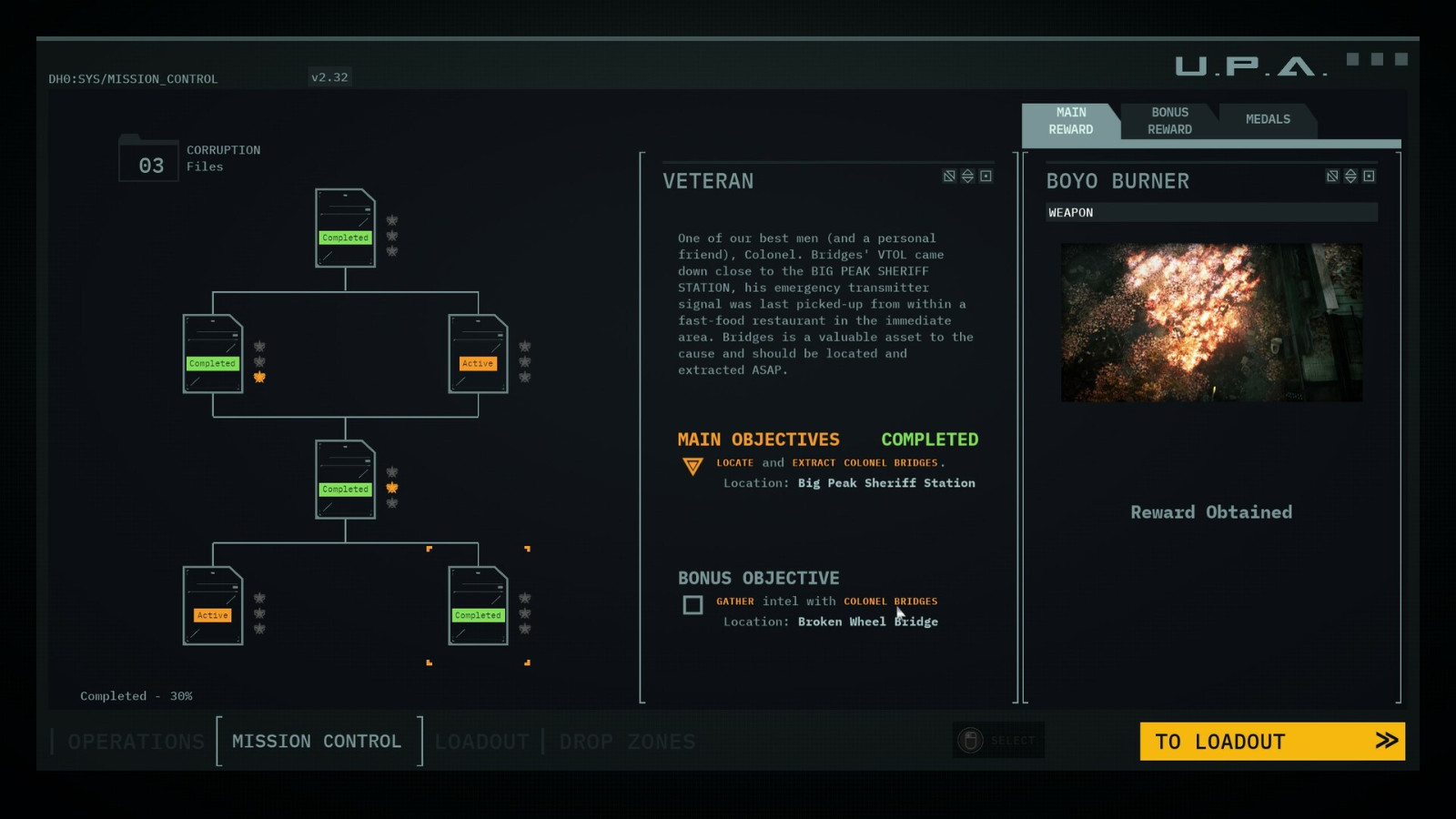Select DROP ZONES in the bottom navigation

click(x=627, y=742)
